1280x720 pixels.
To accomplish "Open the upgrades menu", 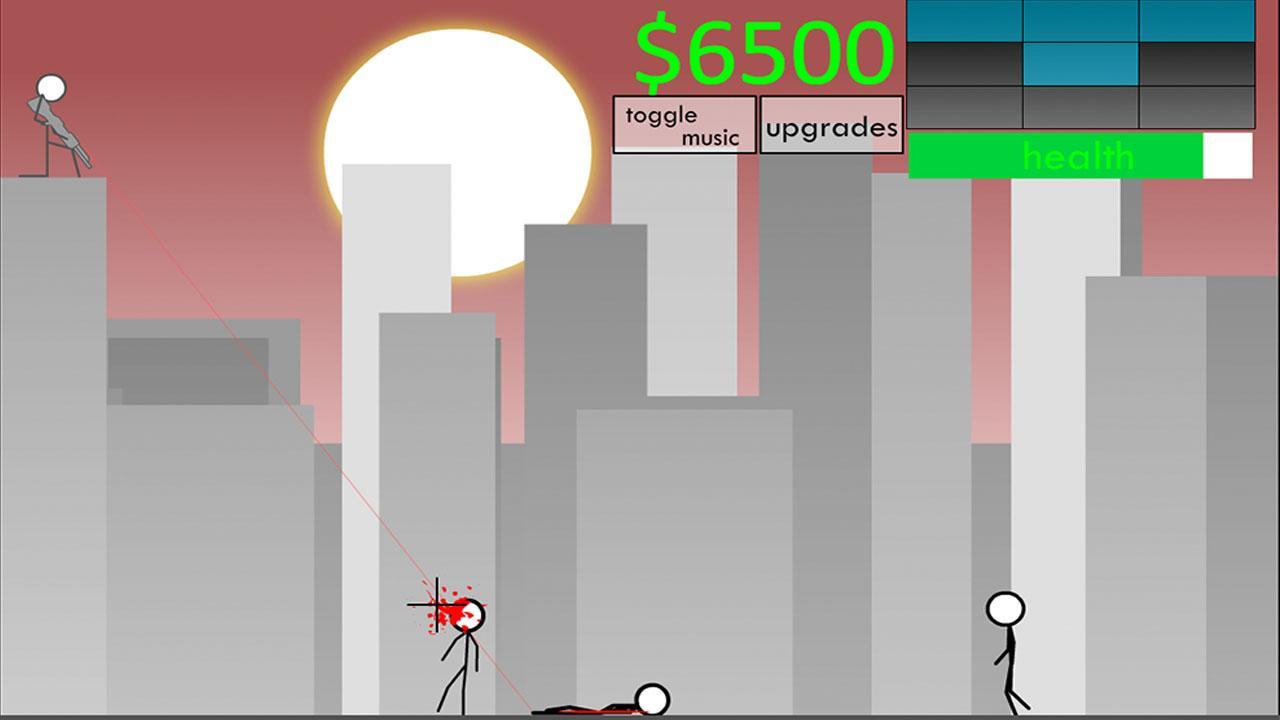I will click(831, 126).
